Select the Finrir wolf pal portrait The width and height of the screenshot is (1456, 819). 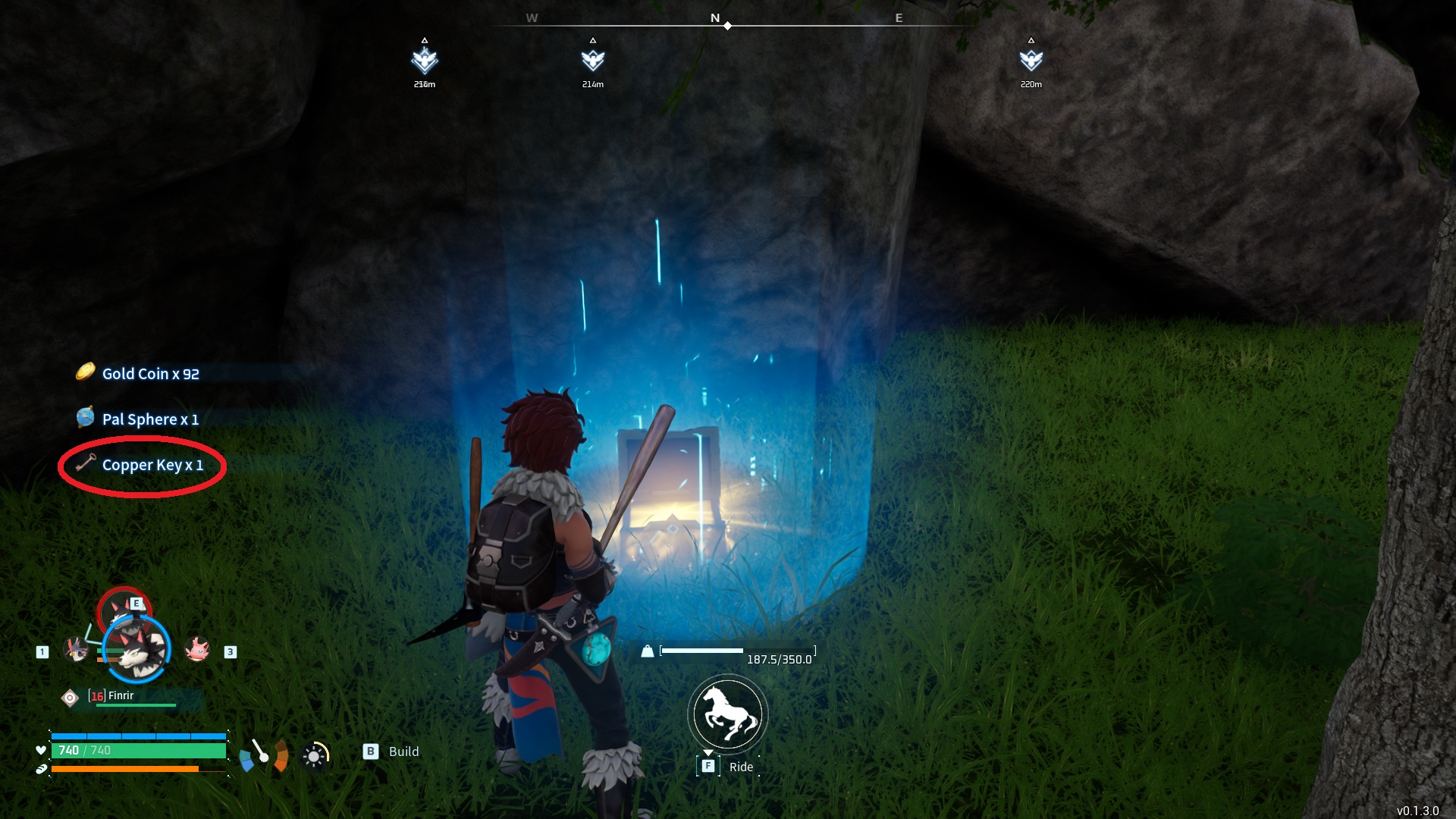coord(139,650)
